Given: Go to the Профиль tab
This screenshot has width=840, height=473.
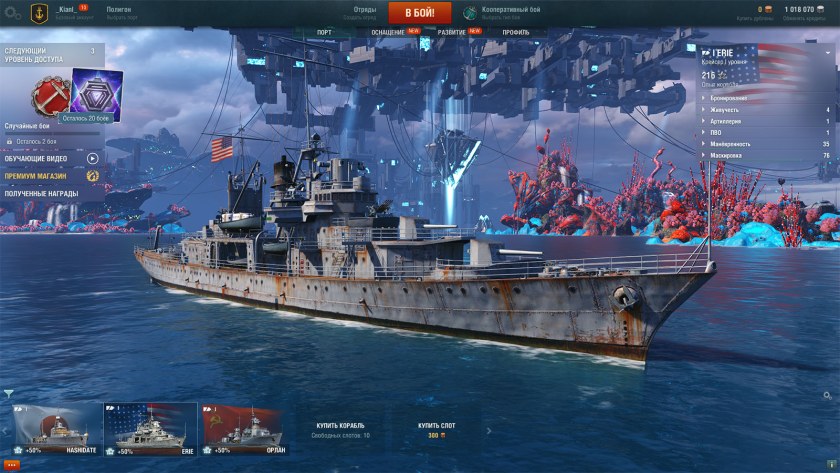Looking at the screenshot, I should [x=516, y=32].
